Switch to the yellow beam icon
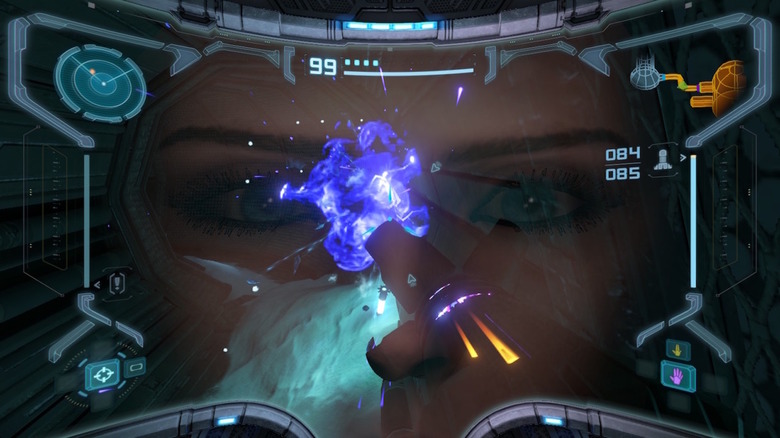This screenshot has height=438, width=780. (677, 350)
